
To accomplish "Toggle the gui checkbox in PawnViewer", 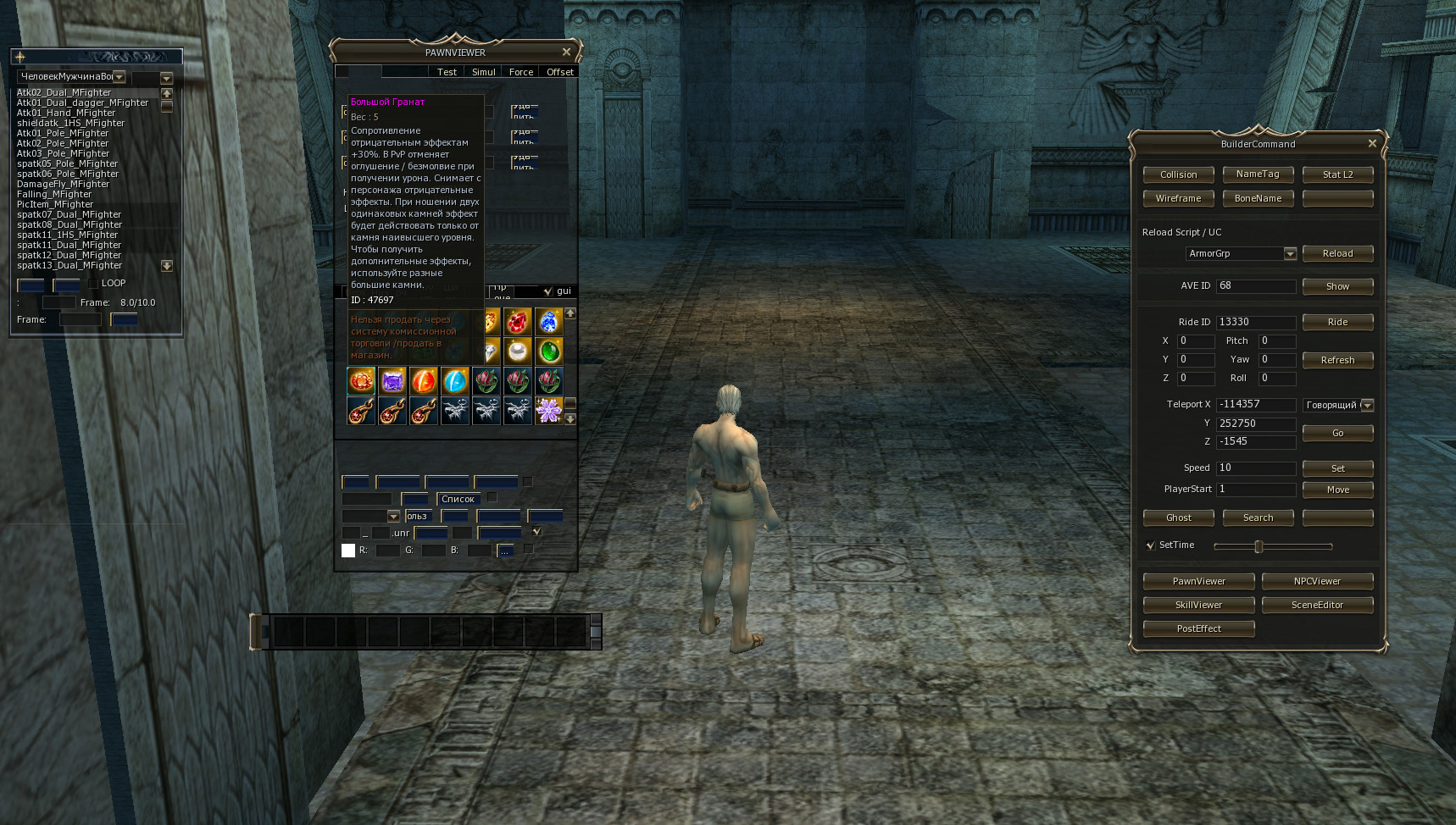I will tap(547, 291).
